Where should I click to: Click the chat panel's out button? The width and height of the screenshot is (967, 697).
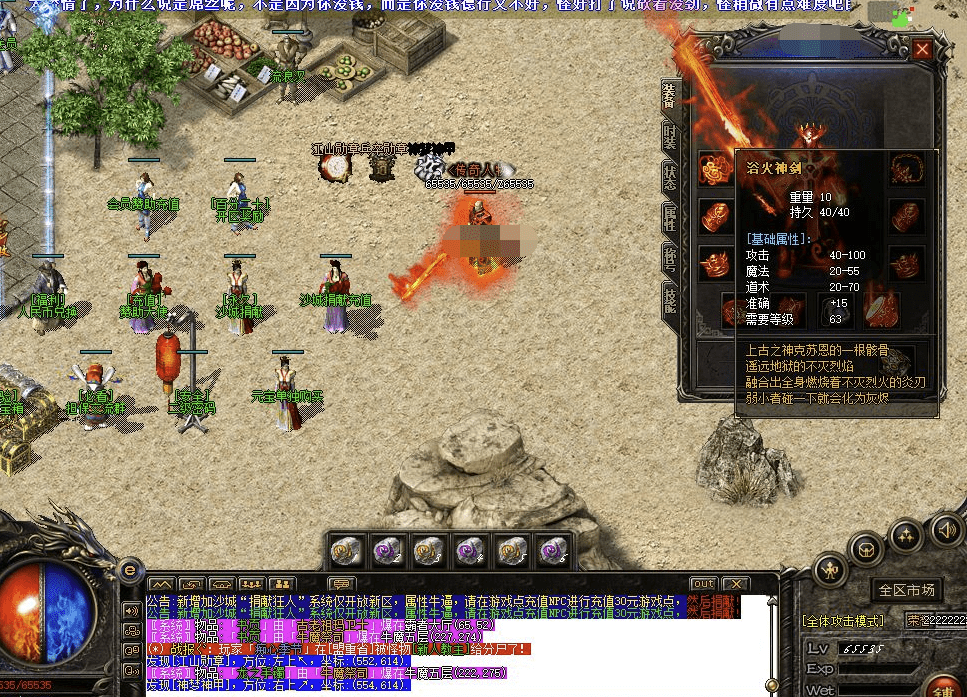coord(703,583)
